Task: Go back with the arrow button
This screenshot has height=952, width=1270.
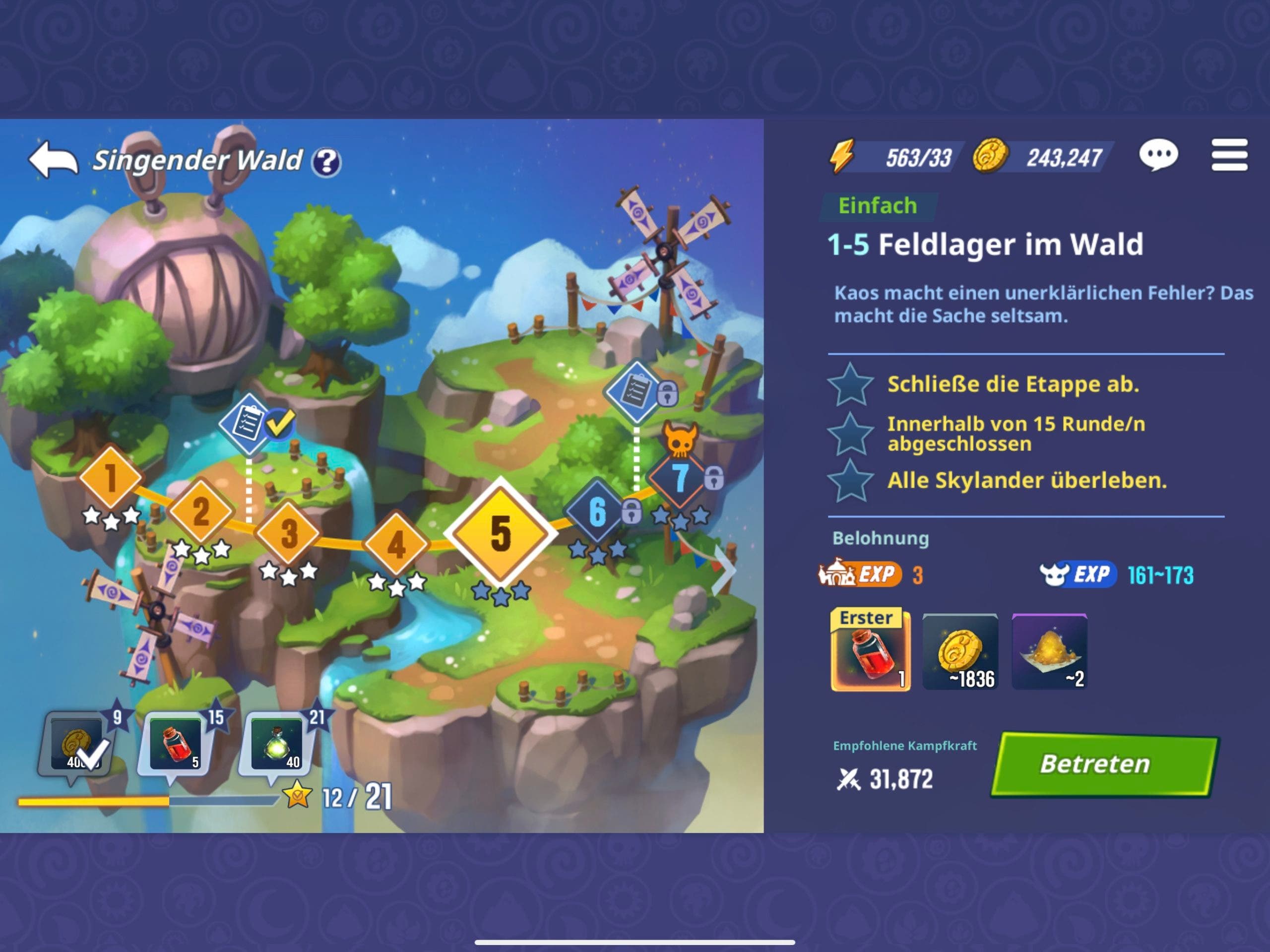Action: tap(53, 160)
